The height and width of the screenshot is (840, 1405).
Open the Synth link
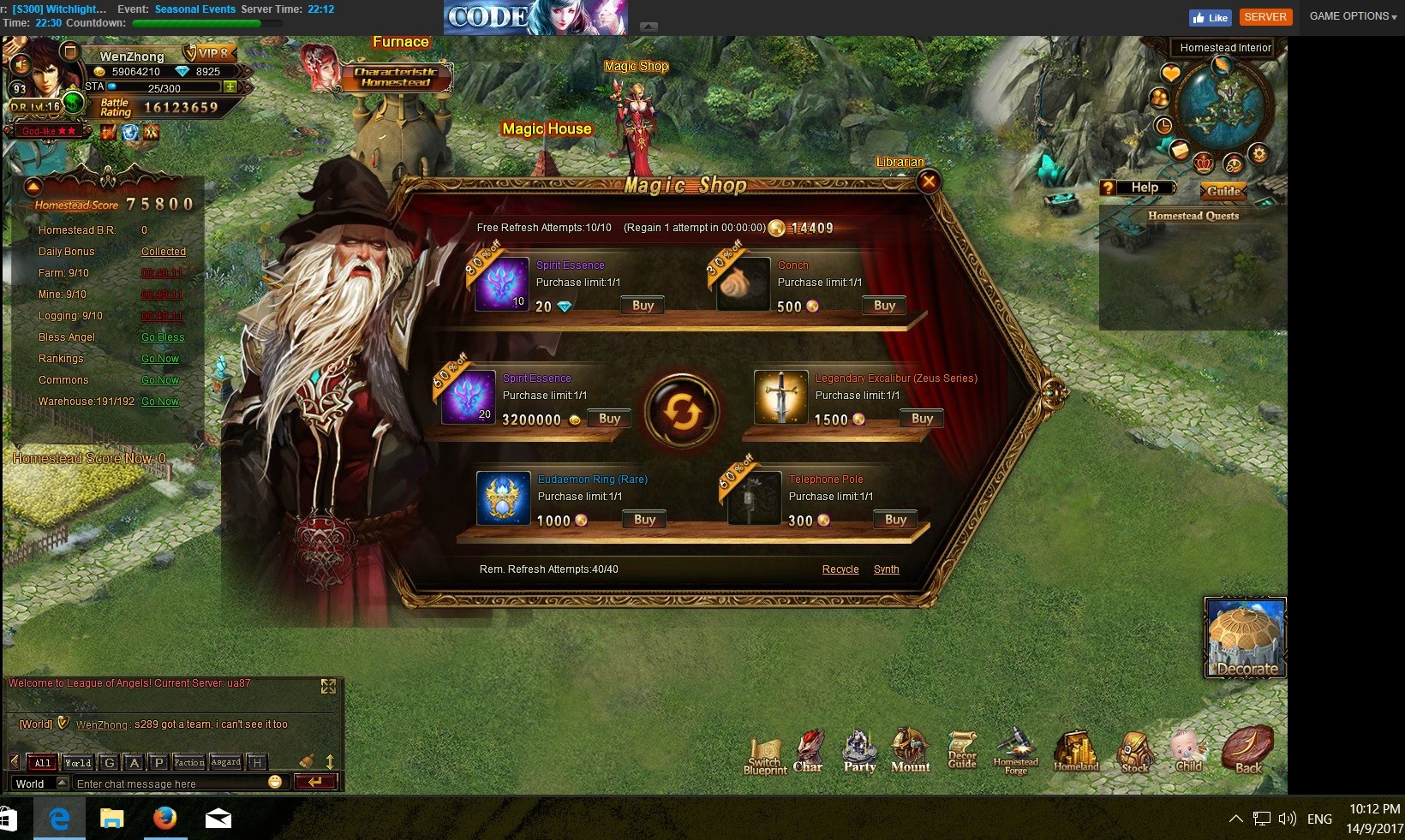(886, 569)
